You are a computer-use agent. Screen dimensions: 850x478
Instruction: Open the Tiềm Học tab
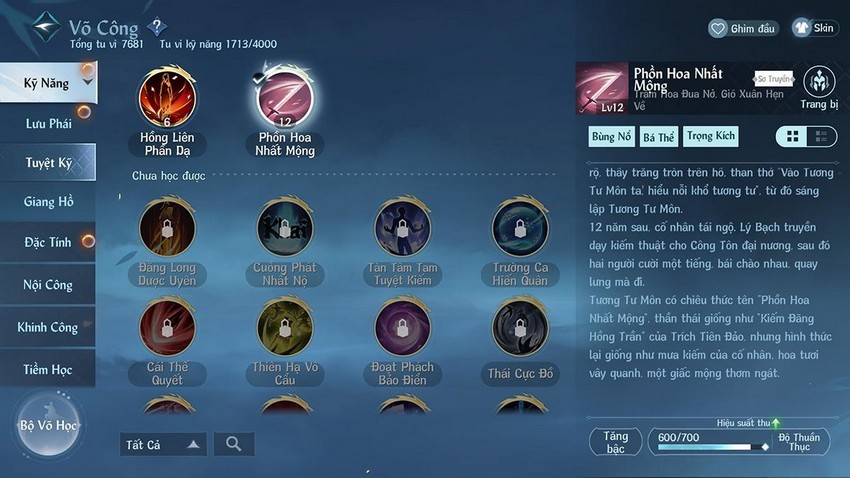(x=48, y=369)
